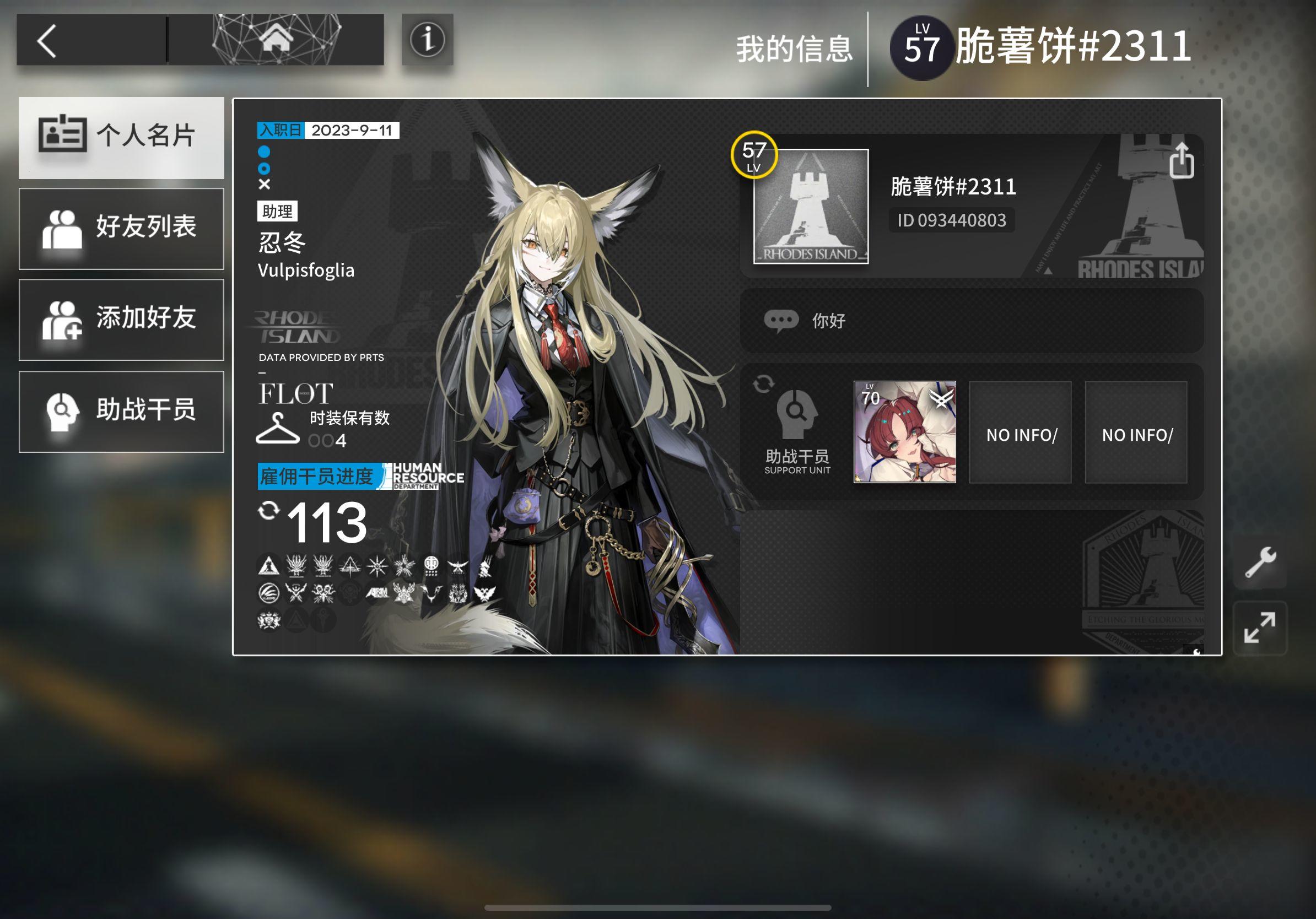Screen dimensions: 1316x919
Task: Open the 好友列表 friend list
Action: 121,228
